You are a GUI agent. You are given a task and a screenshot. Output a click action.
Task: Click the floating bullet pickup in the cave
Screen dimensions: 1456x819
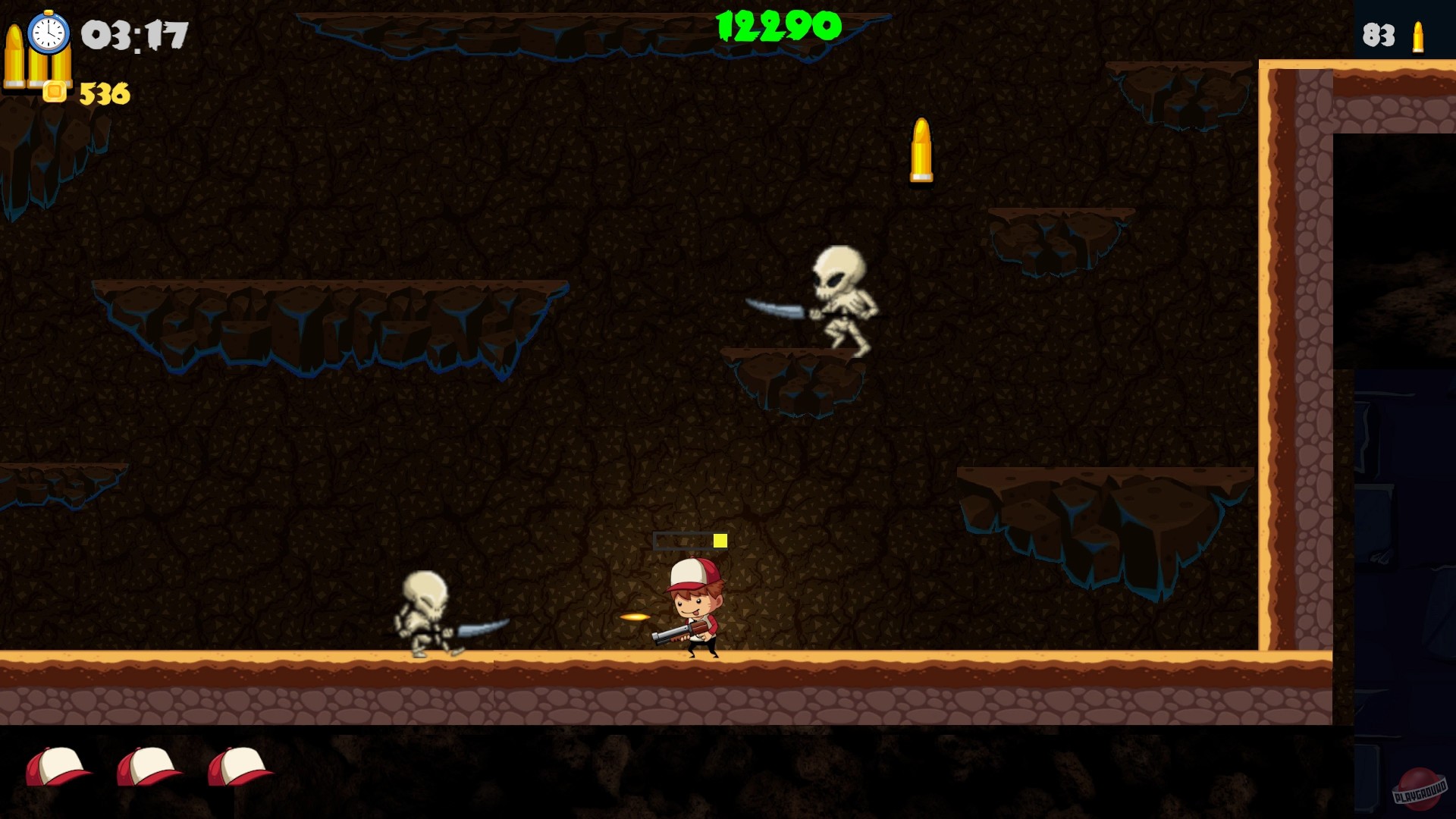(921, 149)
